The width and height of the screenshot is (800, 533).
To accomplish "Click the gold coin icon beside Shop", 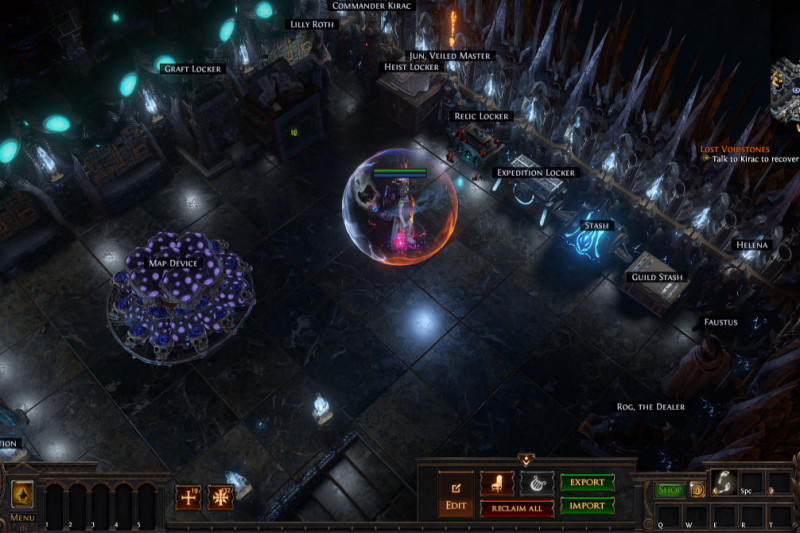I will (695, 490).
